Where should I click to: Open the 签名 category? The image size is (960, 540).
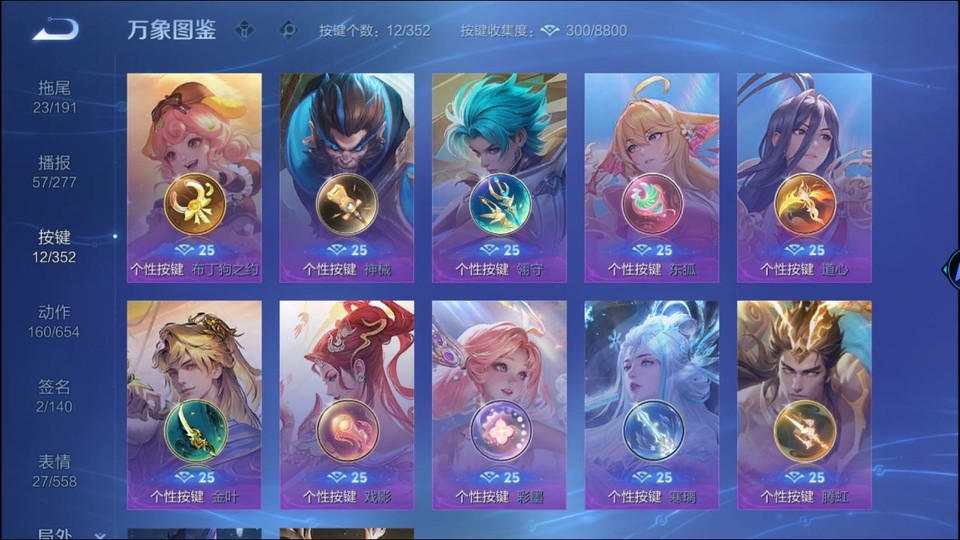point(55,397)
